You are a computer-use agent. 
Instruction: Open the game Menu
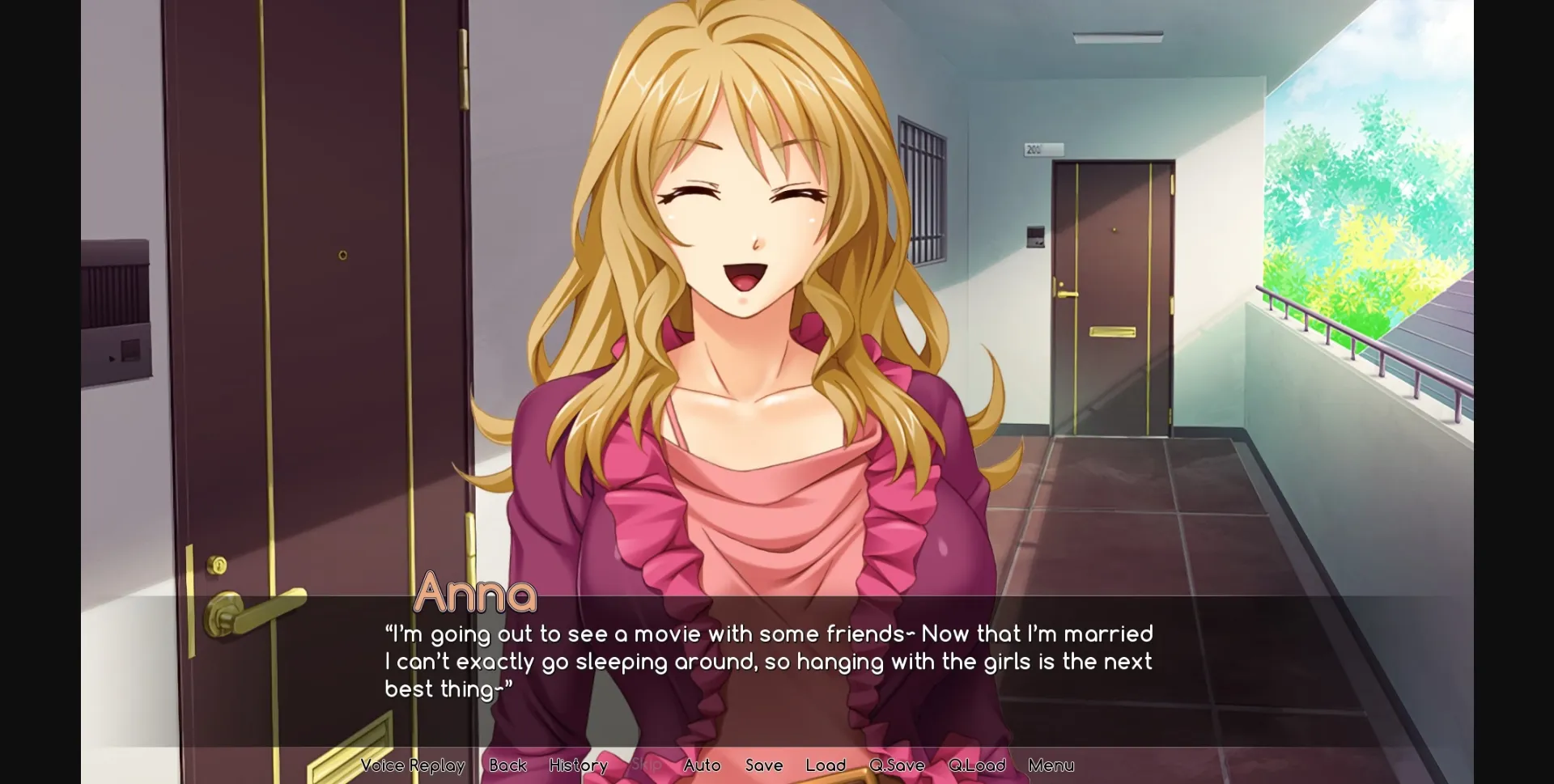pyautogui.click(x=1051, y=765)
